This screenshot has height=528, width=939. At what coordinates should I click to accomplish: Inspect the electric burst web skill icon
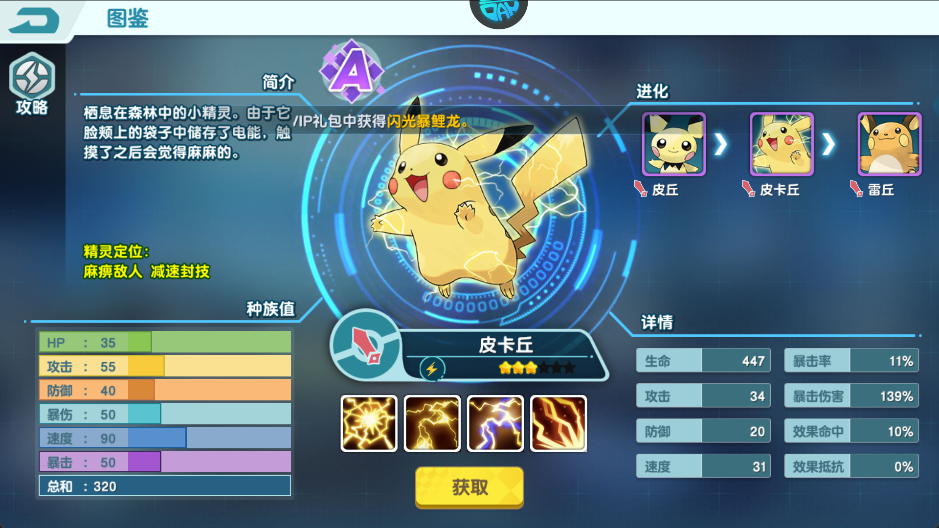click(x=369, y=423)
